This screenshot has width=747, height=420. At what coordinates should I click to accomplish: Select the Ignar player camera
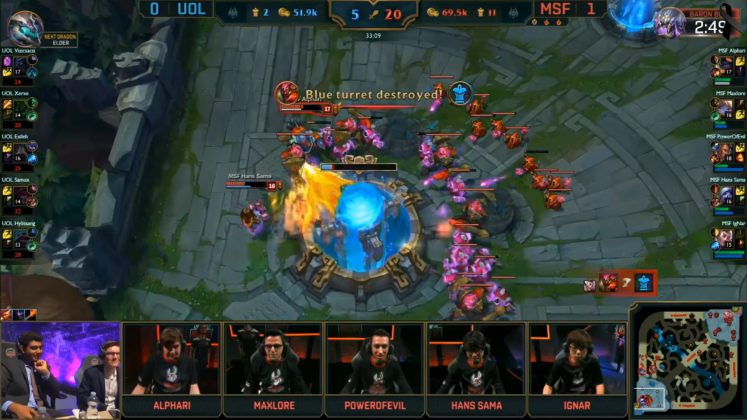(577, 365)
